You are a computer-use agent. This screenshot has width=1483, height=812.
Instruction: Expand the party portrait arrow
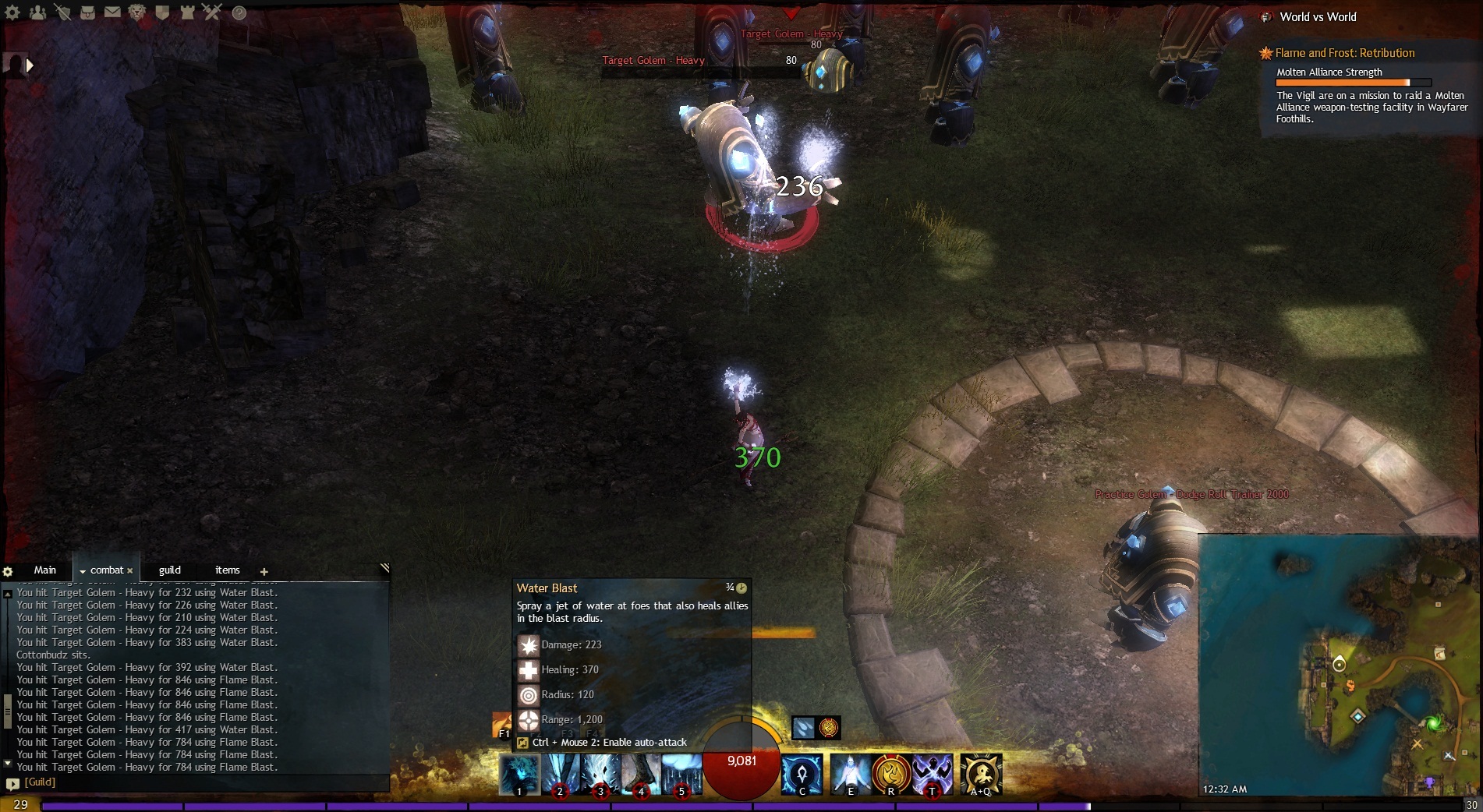[x=30, y=66]
